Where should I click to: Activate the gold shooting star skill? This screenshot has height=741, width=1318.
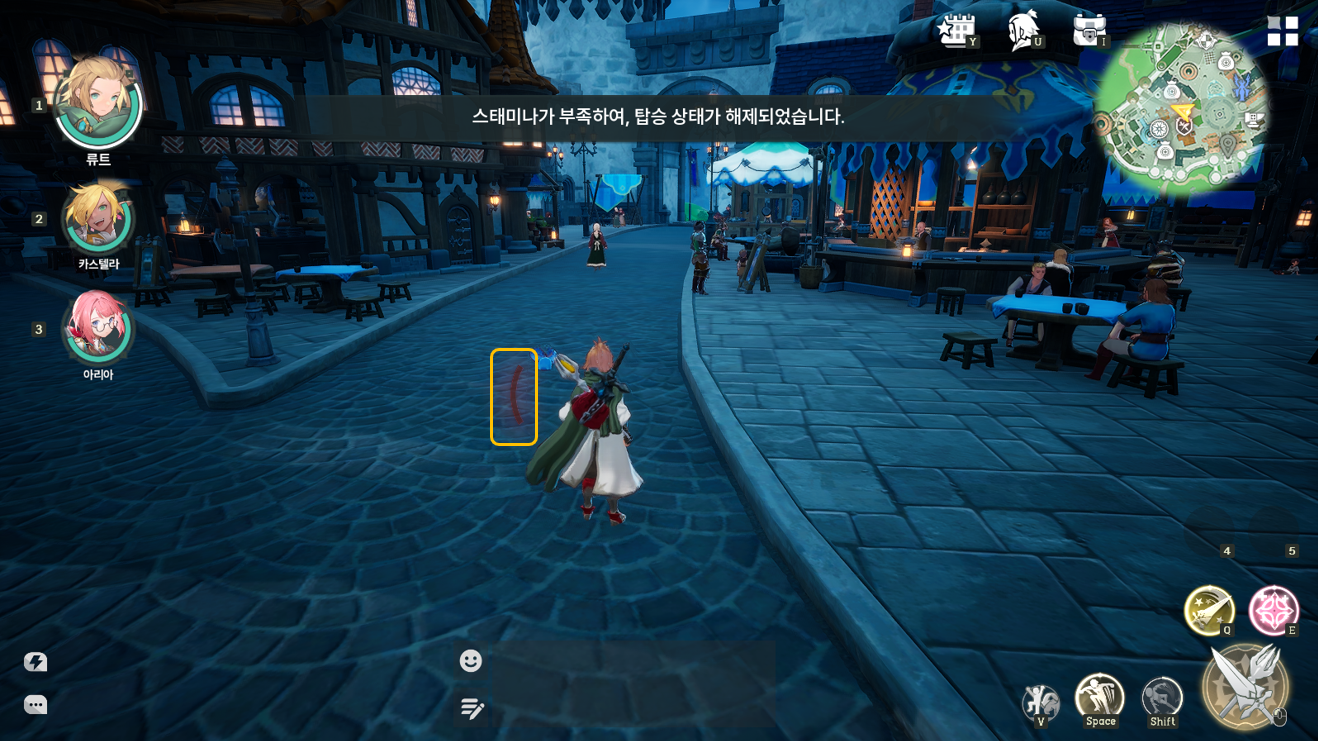(x=1209, y=610)
